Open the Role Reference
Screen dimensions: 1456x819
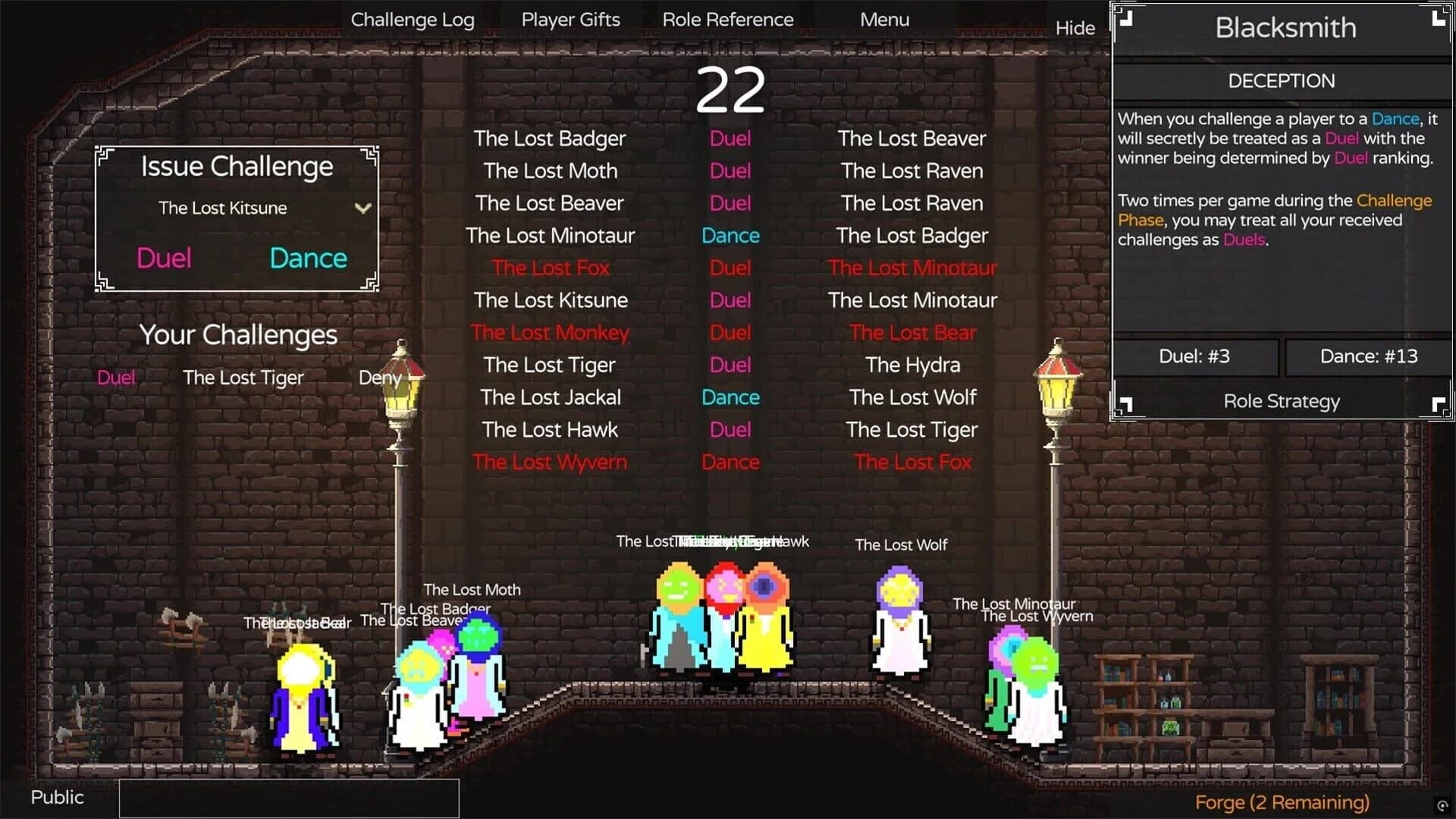click(x=729, y=19)
